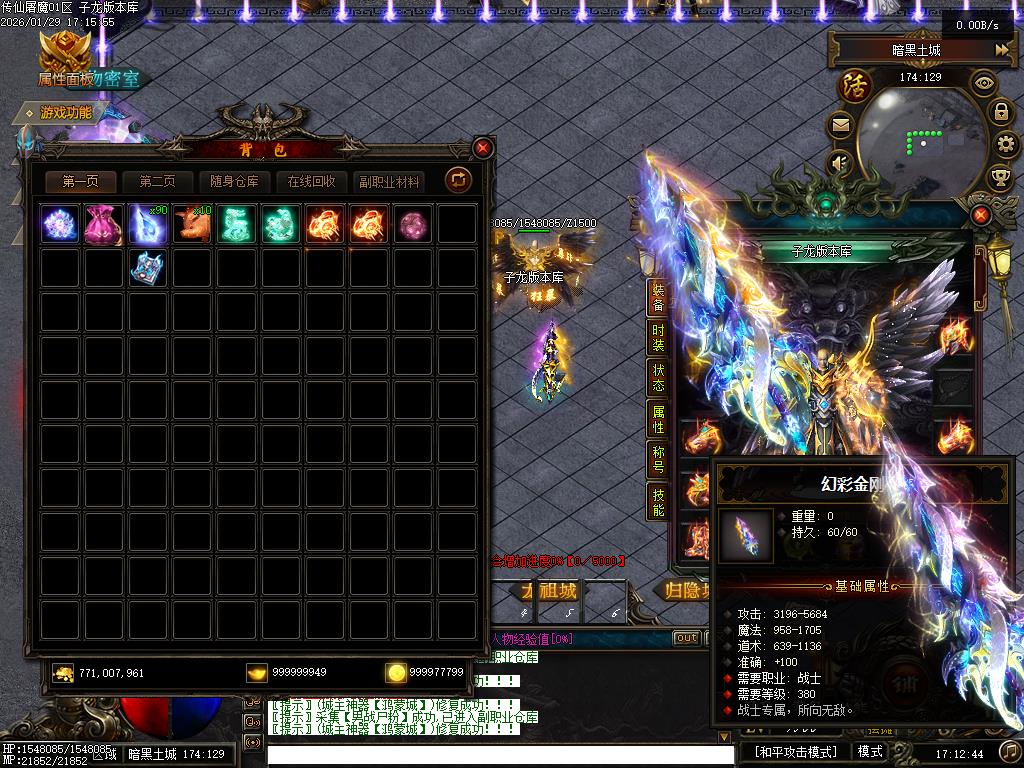Show the 副职业材料 tab

coord(388,182)
